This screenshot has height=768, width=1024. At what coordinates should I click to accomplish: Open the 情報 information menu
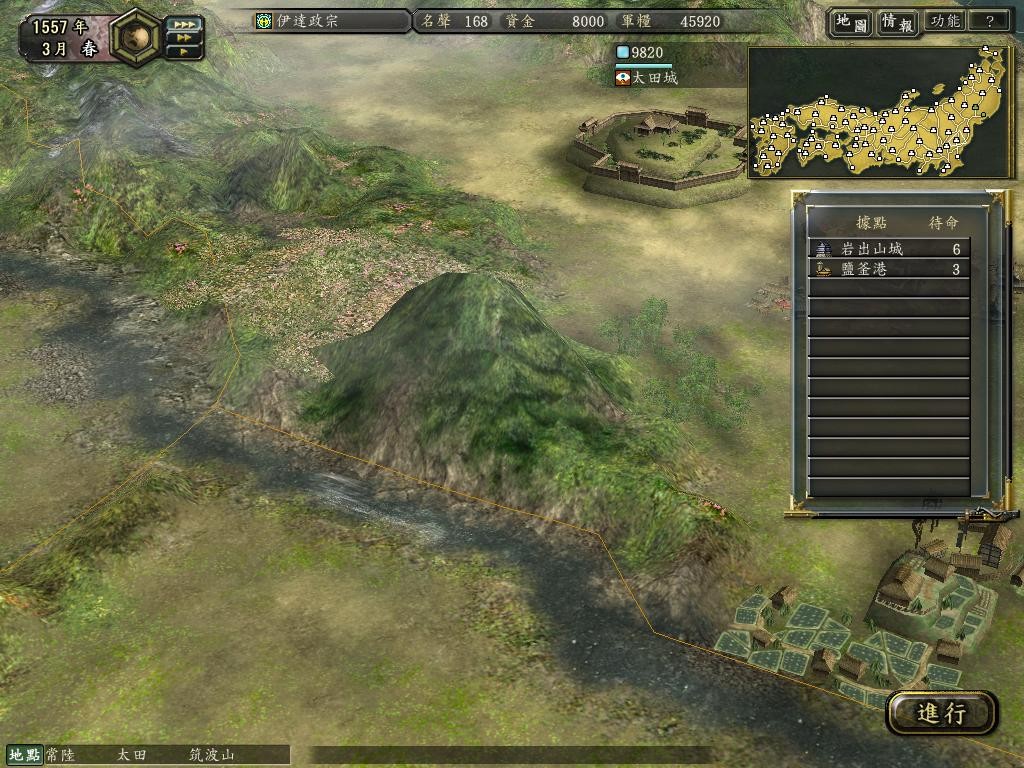(898, 21)
